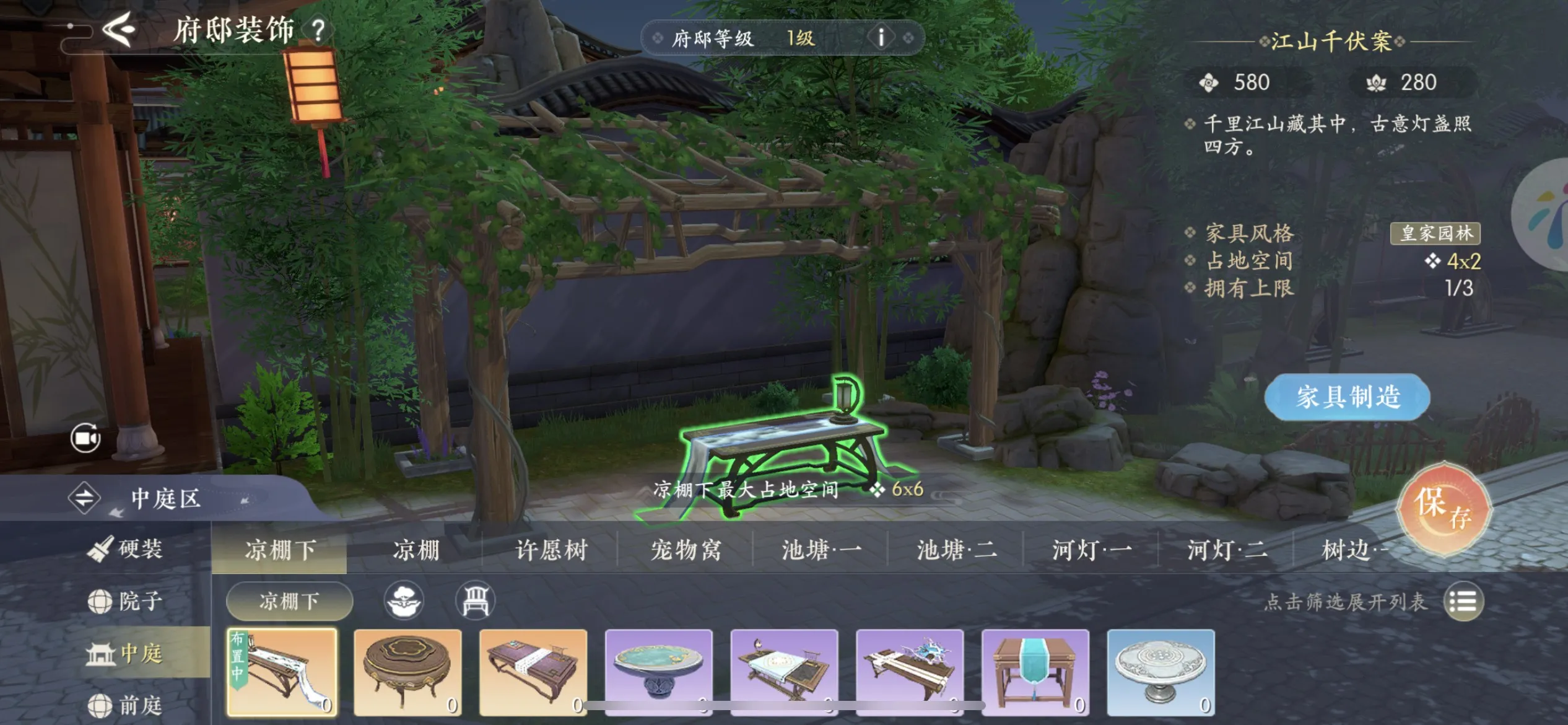Open the 凉棚下 location dropdown pill
The image size is (1568, 725).
tap(288, 600)
